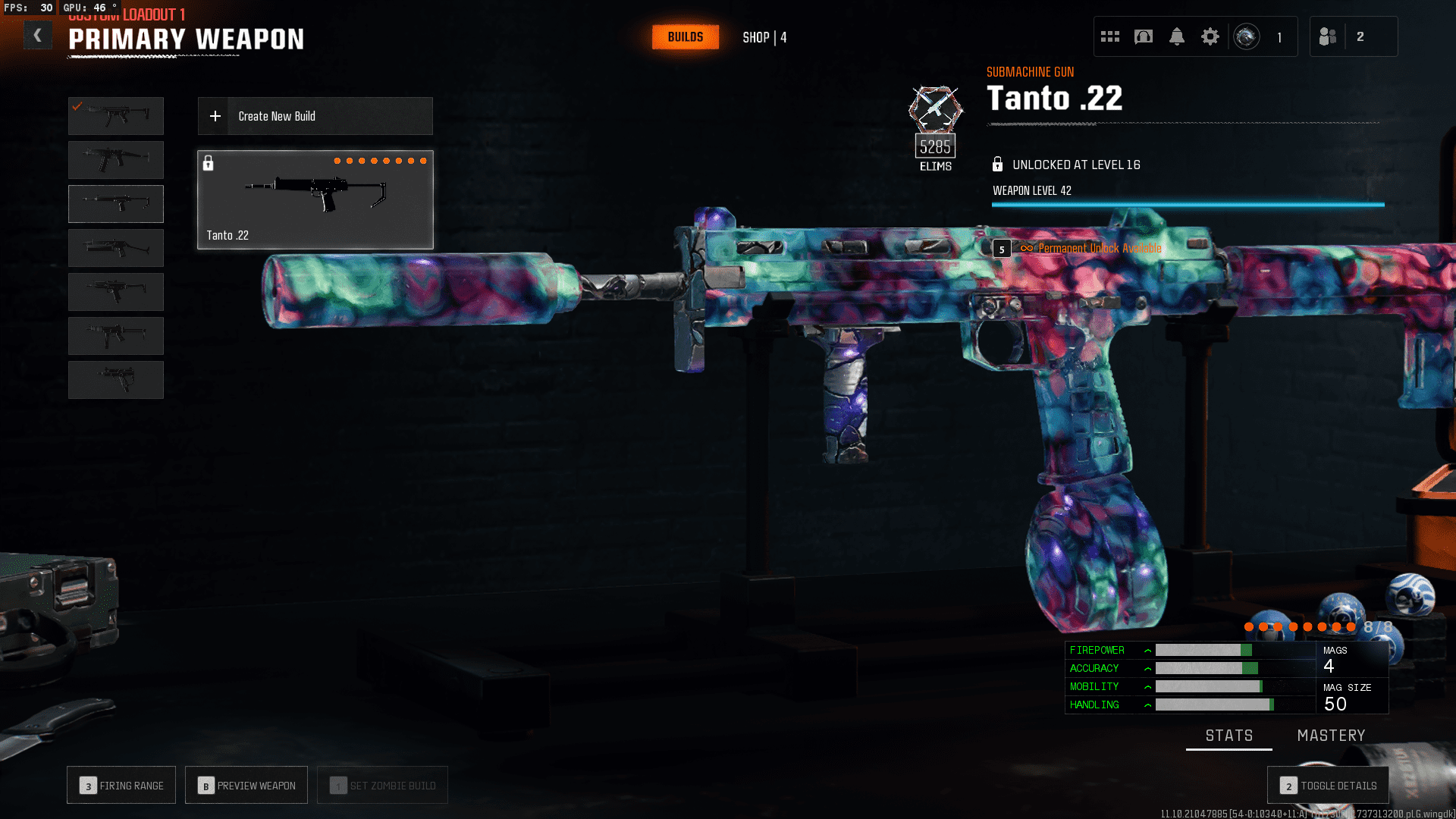Screen dimensions: 1456x819
Task: Open the social party icon
Action: pyautogui.click(x=1327, y=36)
